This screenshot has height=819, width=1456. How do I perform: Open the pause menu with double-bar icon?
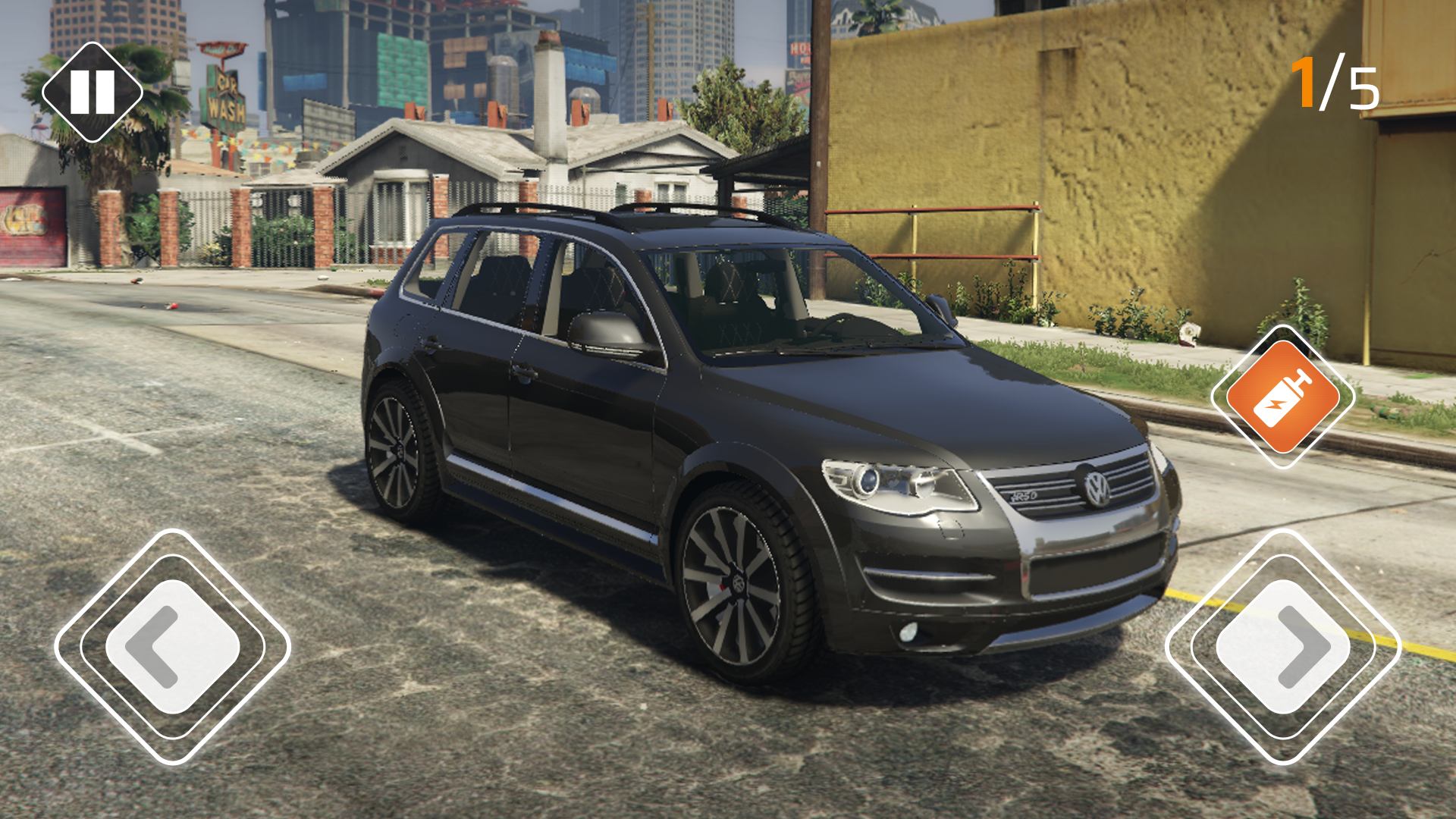91,91
